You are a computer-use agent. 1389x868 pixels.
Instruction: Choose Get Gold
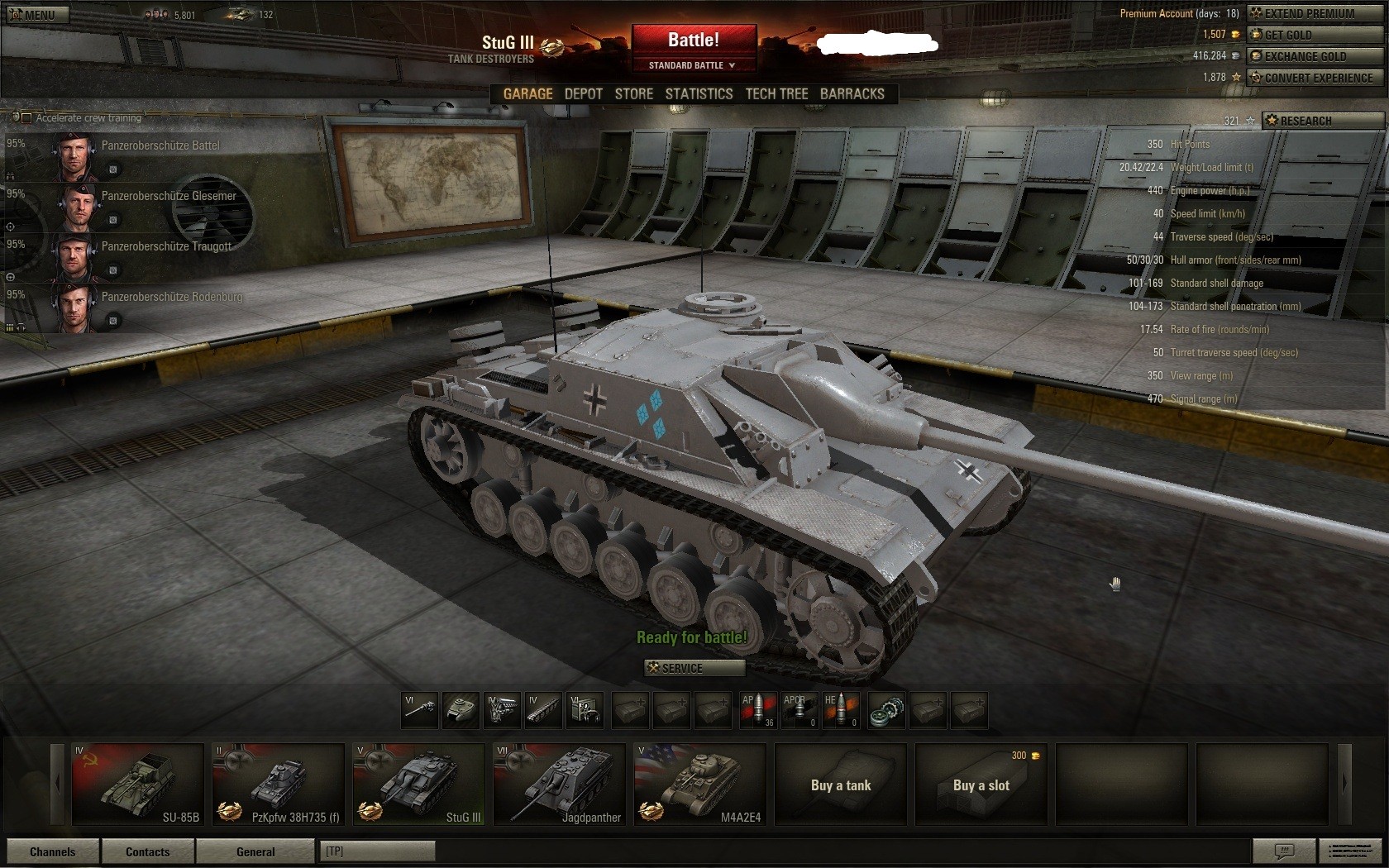pyautogui.click(x=1315, y=35)
